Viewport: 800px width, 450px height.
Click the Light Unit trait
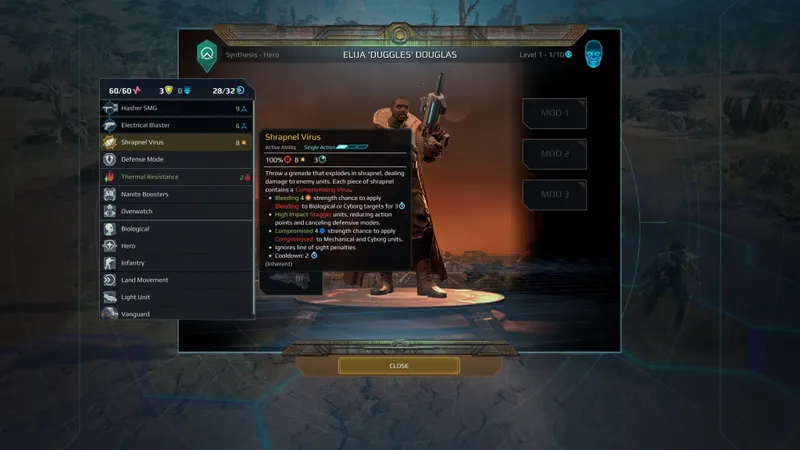point(175,297)
